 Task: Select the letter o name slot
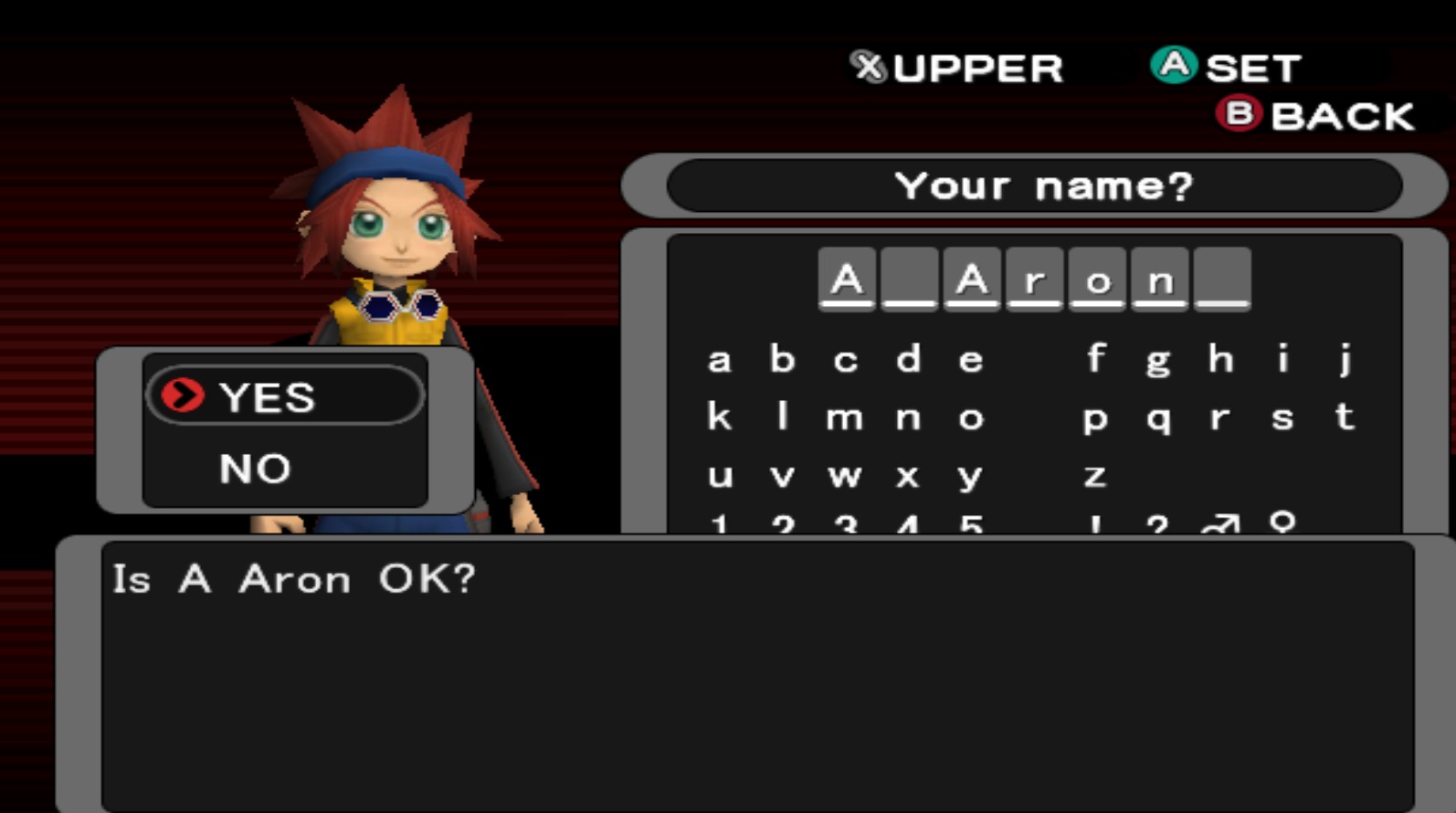(1097, 280)
